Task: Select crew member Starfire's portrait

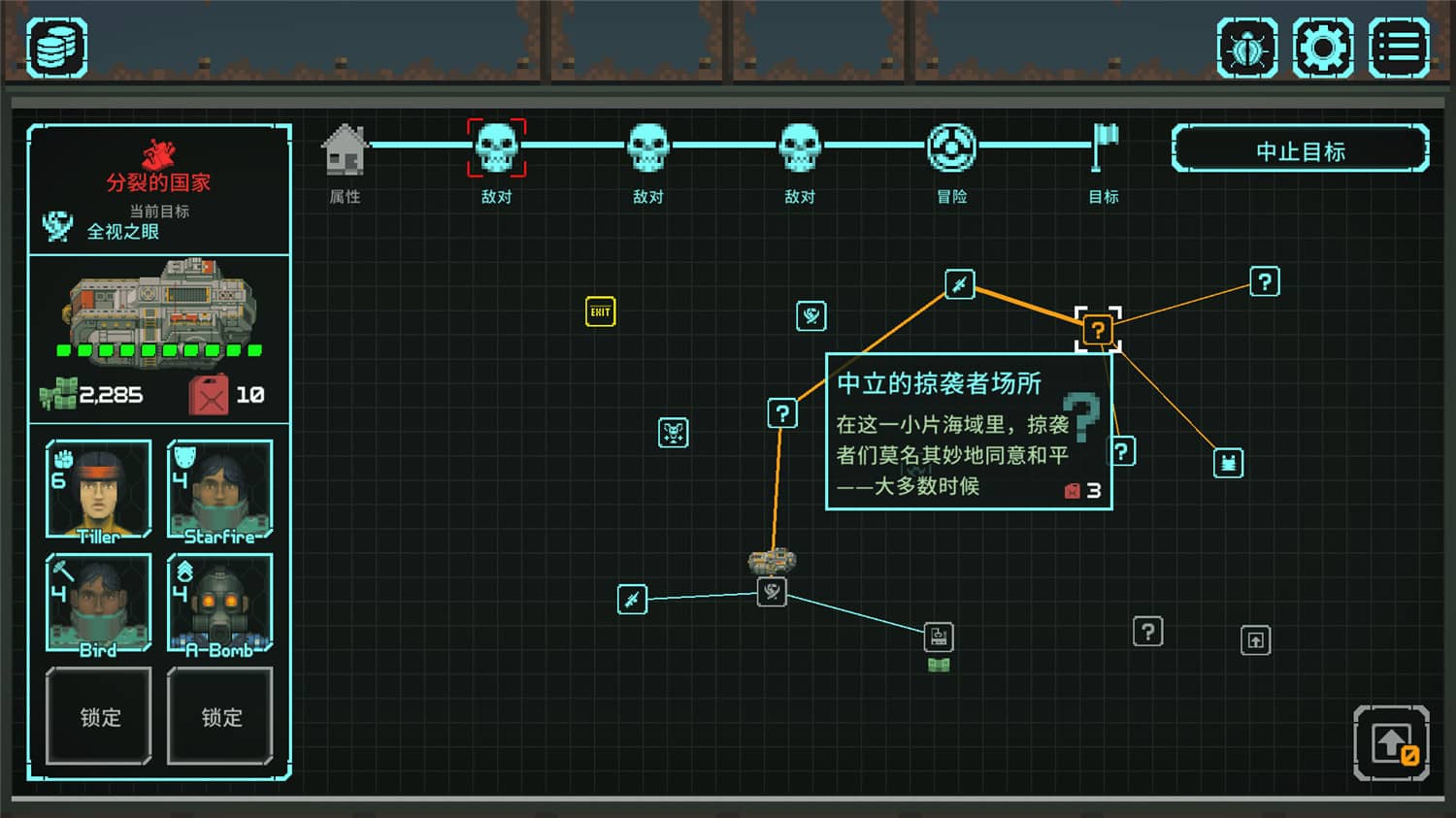Action: [x=219, y=490]
